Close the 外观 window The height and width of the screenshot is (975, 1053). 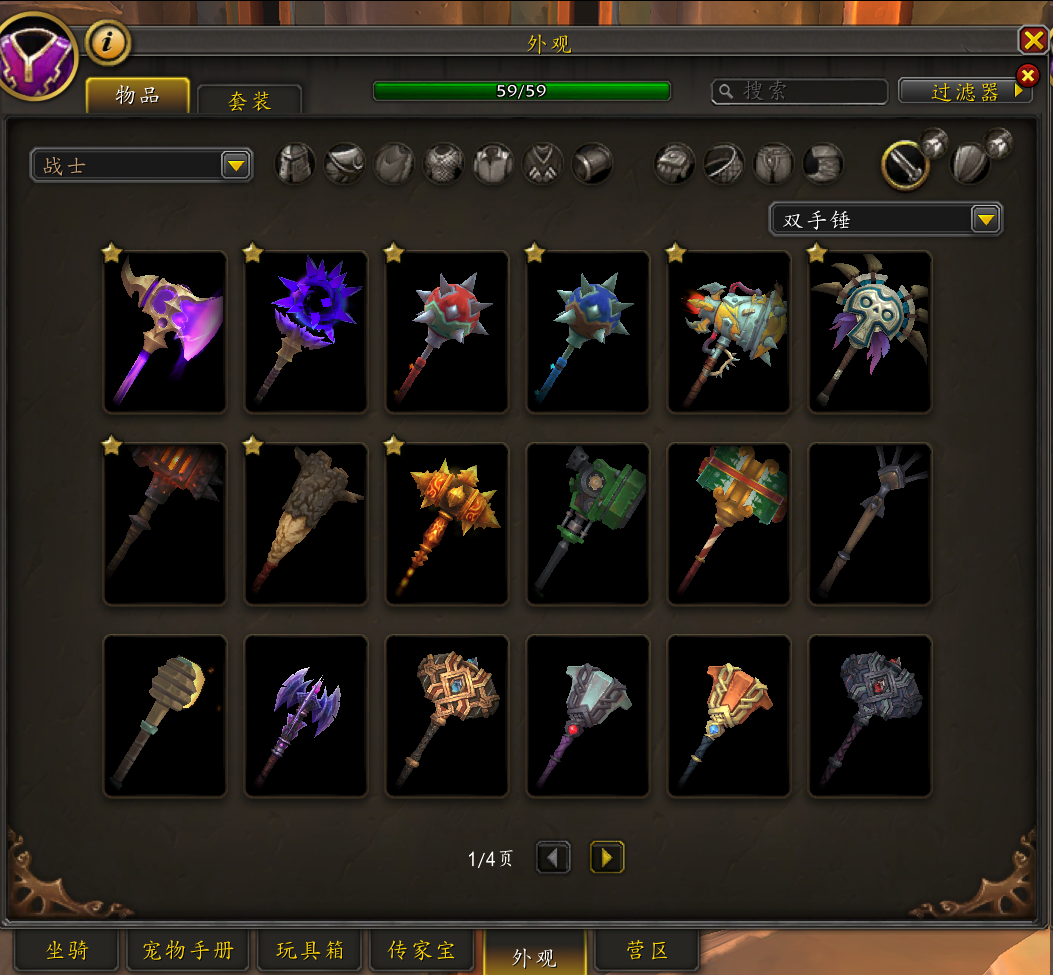click(1032, 40)
